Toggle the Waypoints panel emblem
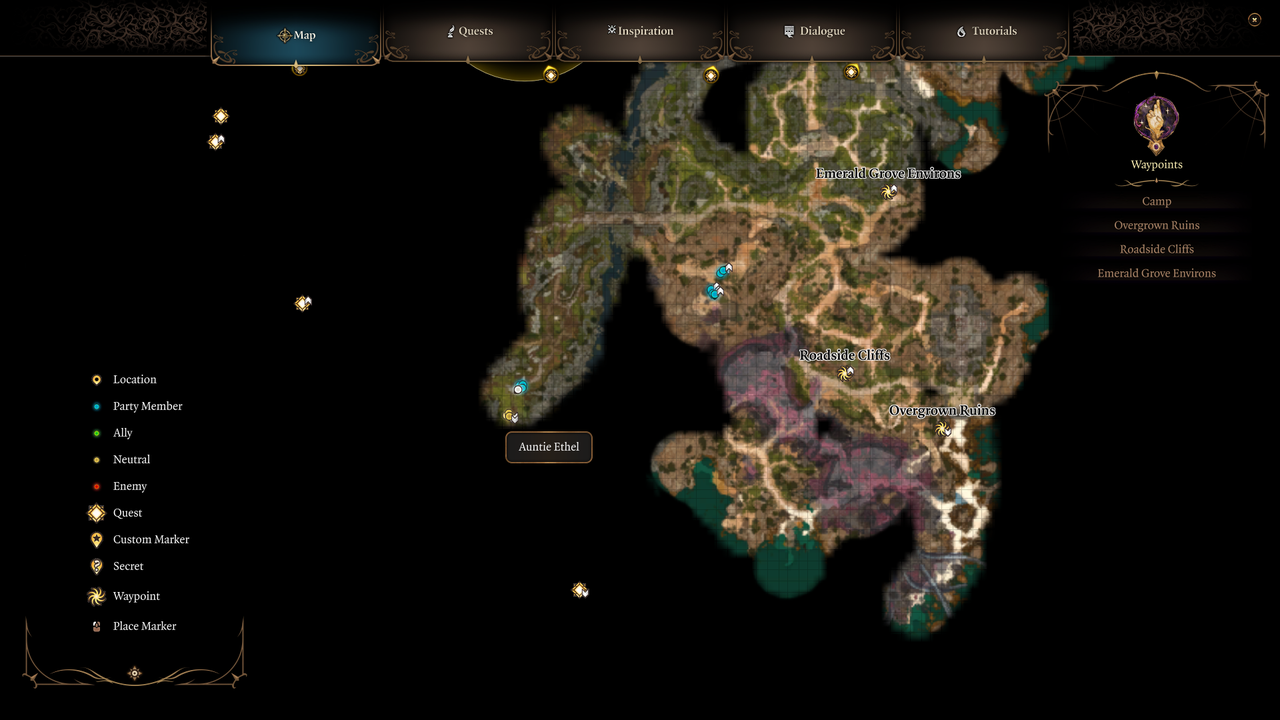The image size is (1280, 720). coord(1156,122)
